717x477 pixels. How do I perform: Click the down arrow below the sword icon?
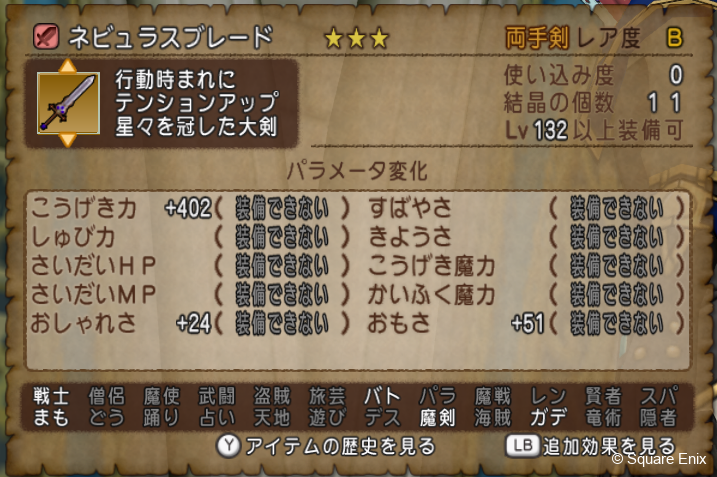(x=68, y=139)
